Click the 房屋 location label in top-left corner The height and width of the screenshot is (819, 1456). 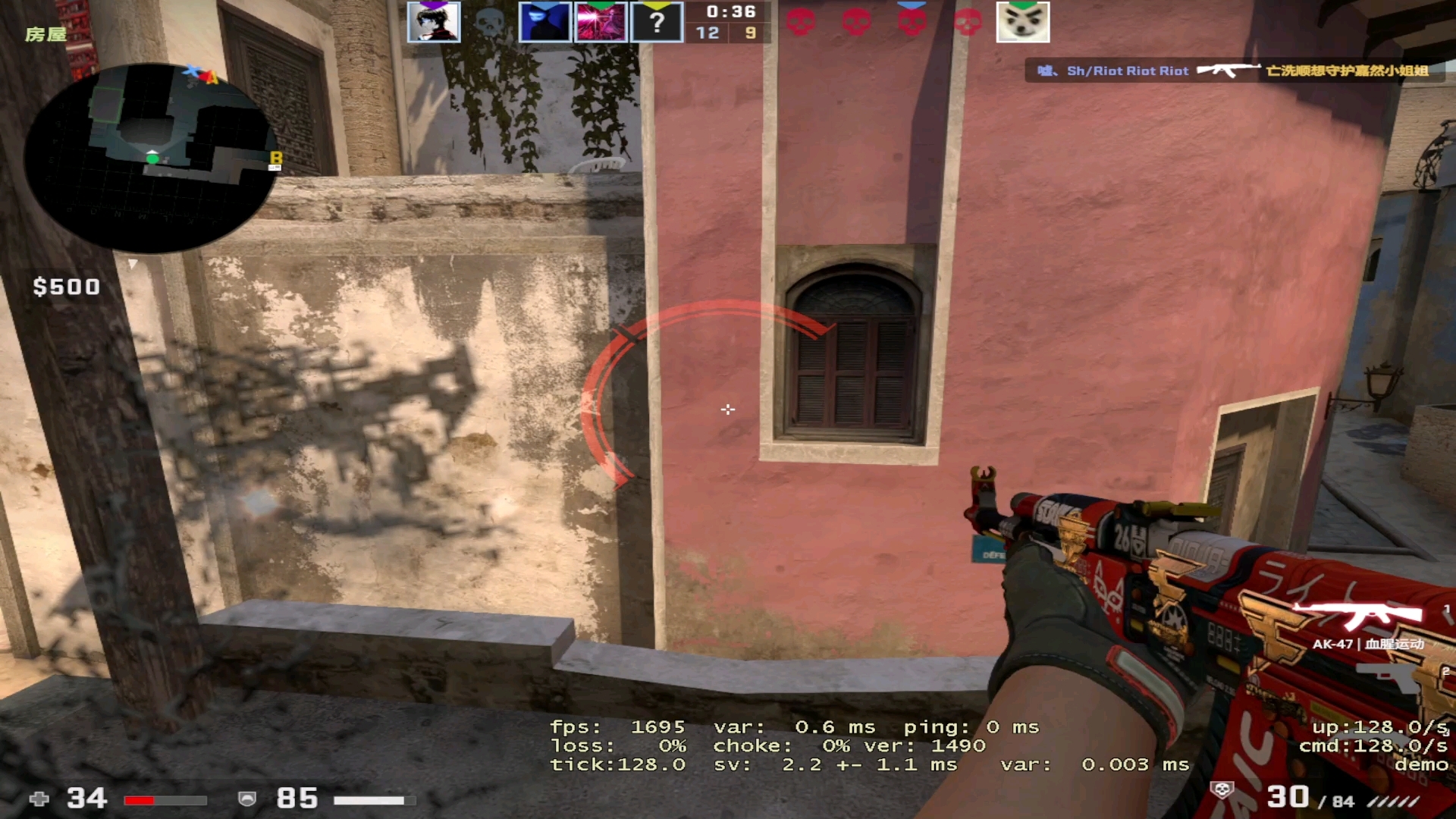pyautogui.click(x=45, y=33)
